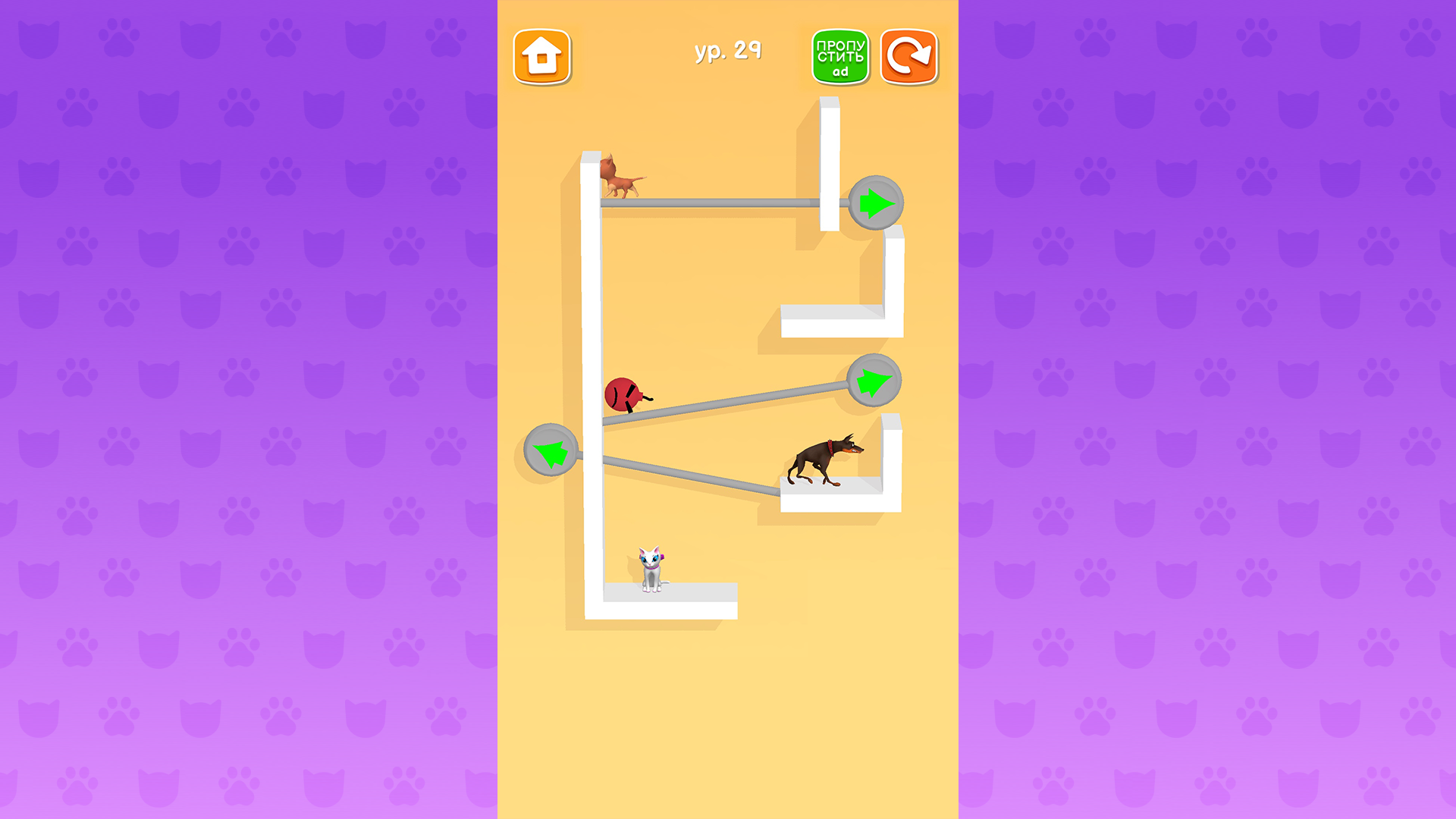This screenshot has height=819, width=1456.
Task: Tap the 'ad' label on the skip button
Action: coord(839,72)
